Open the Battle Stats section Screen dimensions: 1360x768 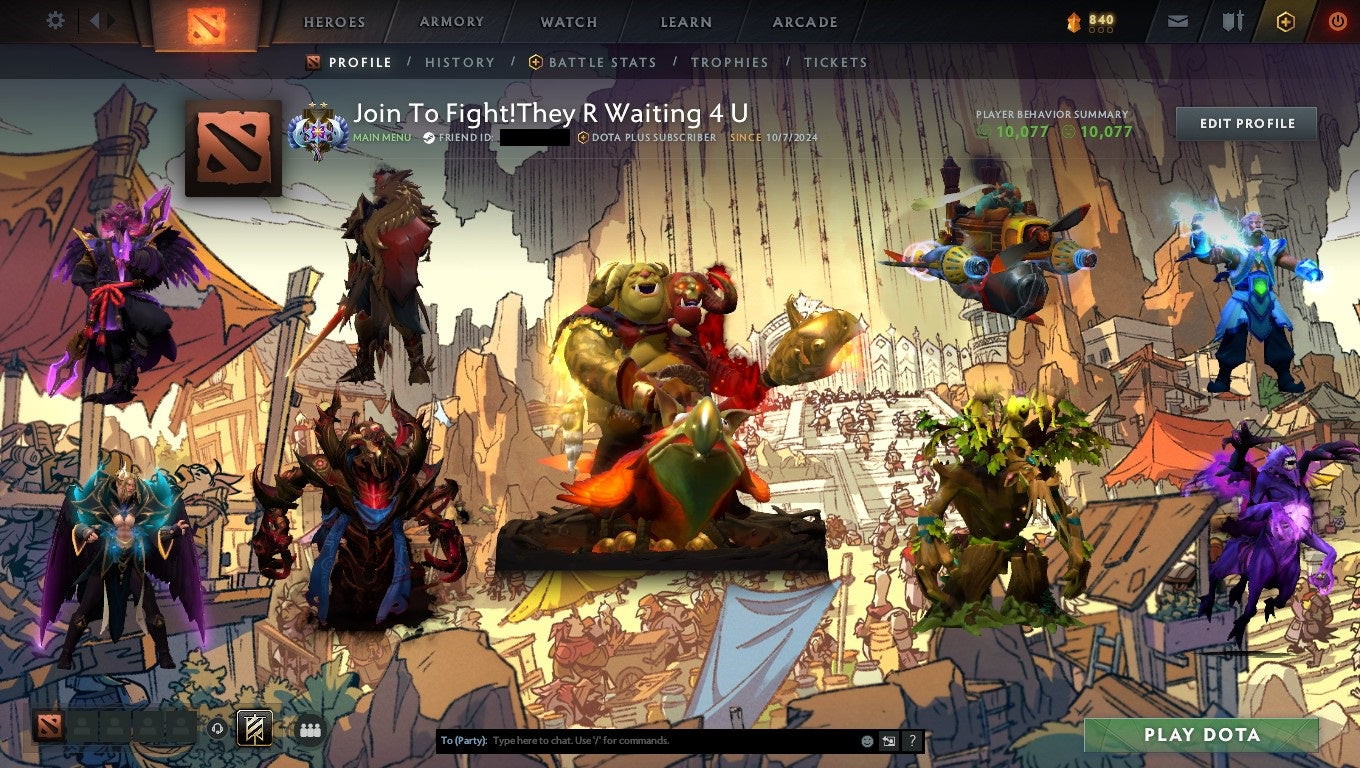[600, 62]
